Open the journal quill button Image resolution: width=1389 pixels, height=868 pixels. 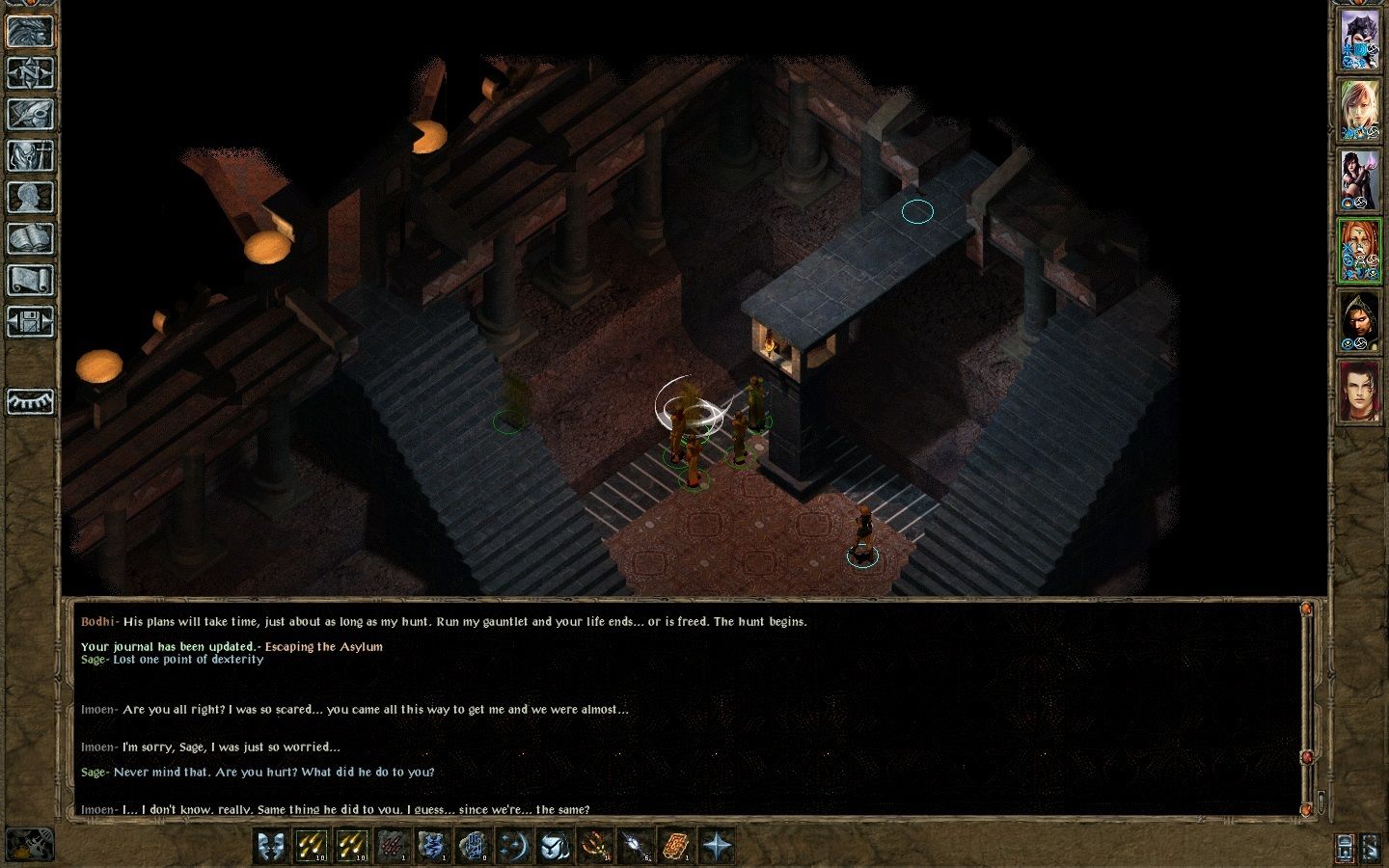tap(30, 114)
